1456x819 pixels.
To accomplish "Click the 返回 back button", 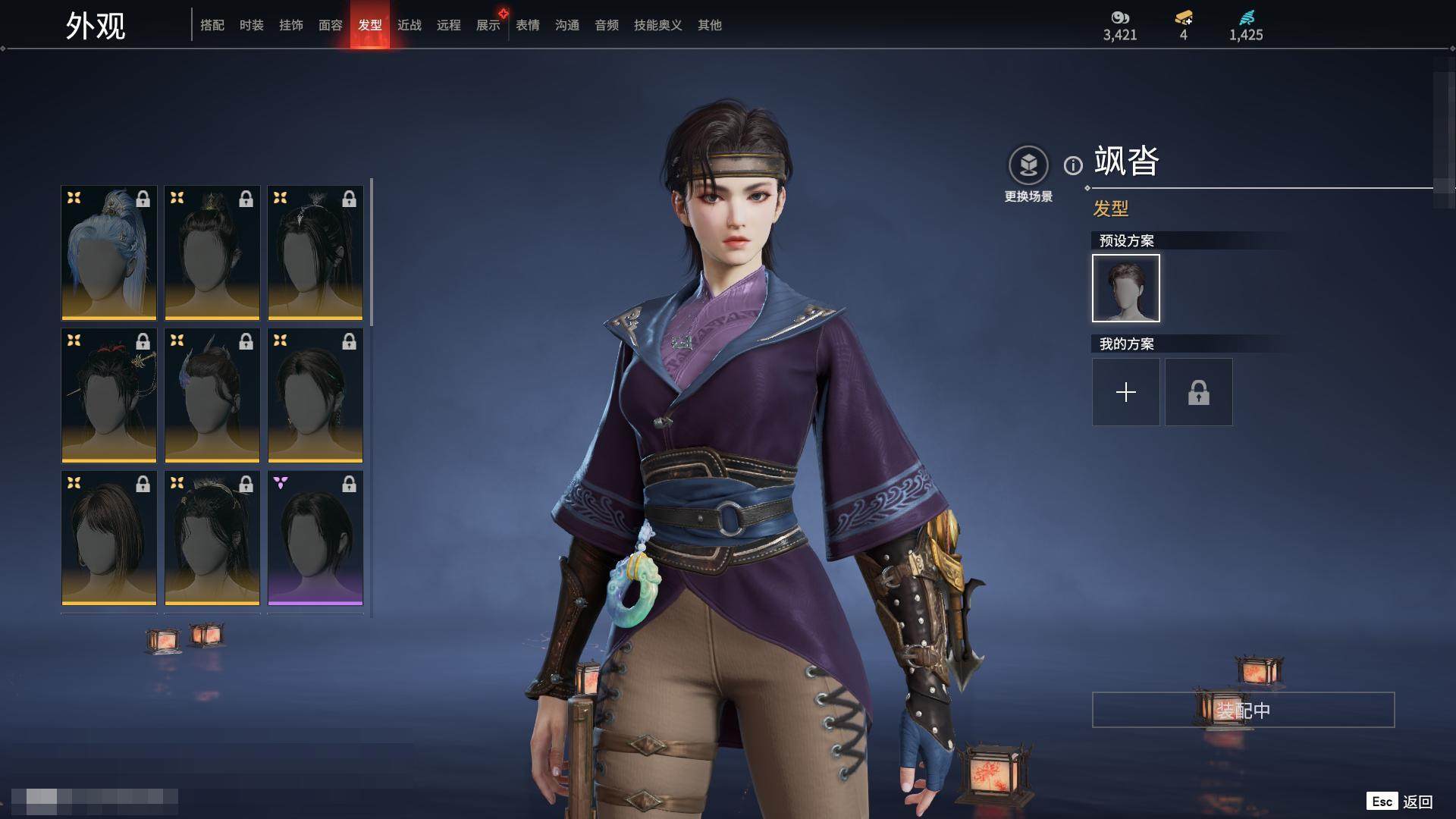I will click(1417, 802).
